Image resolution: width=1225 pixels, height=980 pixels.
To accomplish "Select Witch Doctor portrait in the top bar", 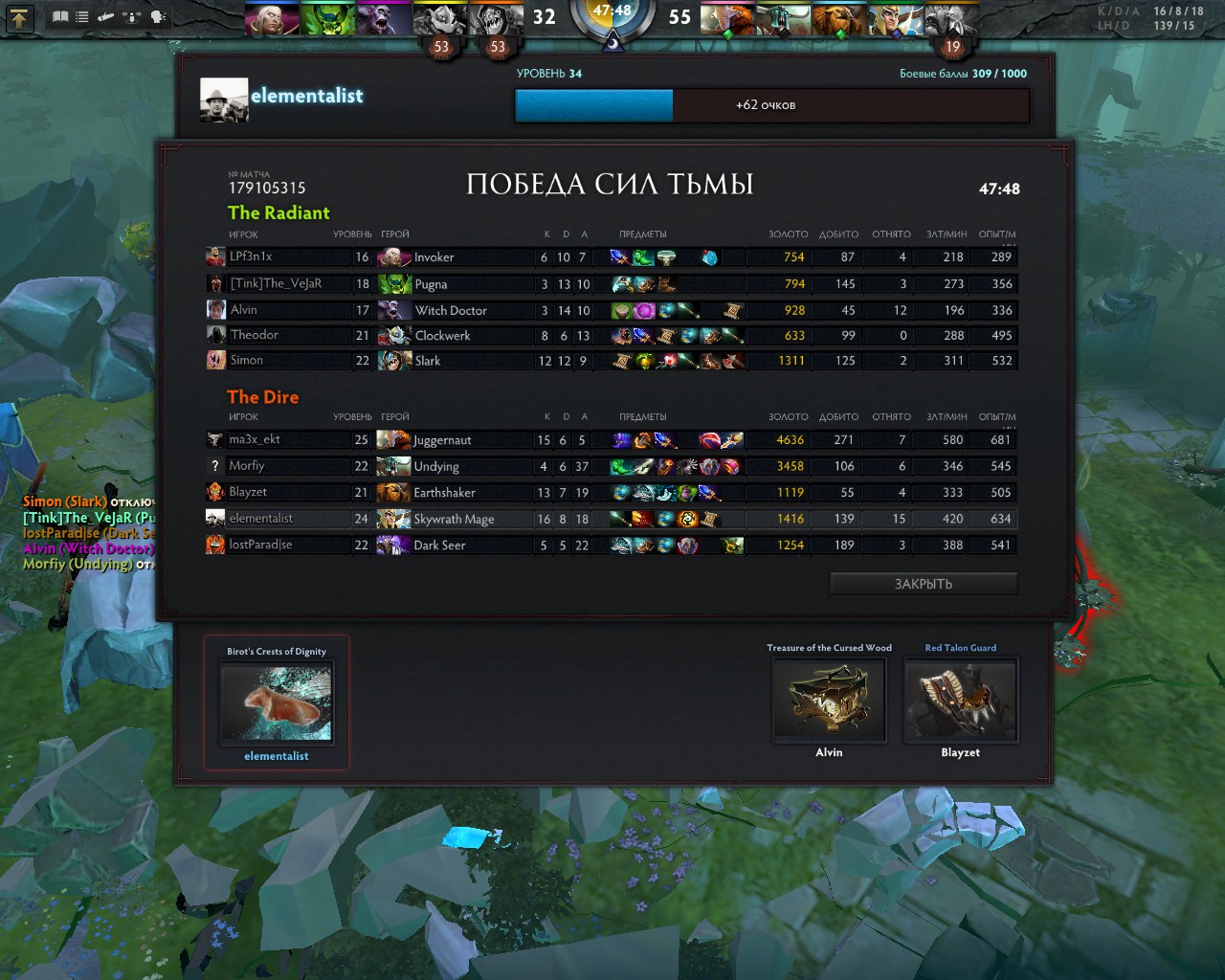I will pos(384,18).
